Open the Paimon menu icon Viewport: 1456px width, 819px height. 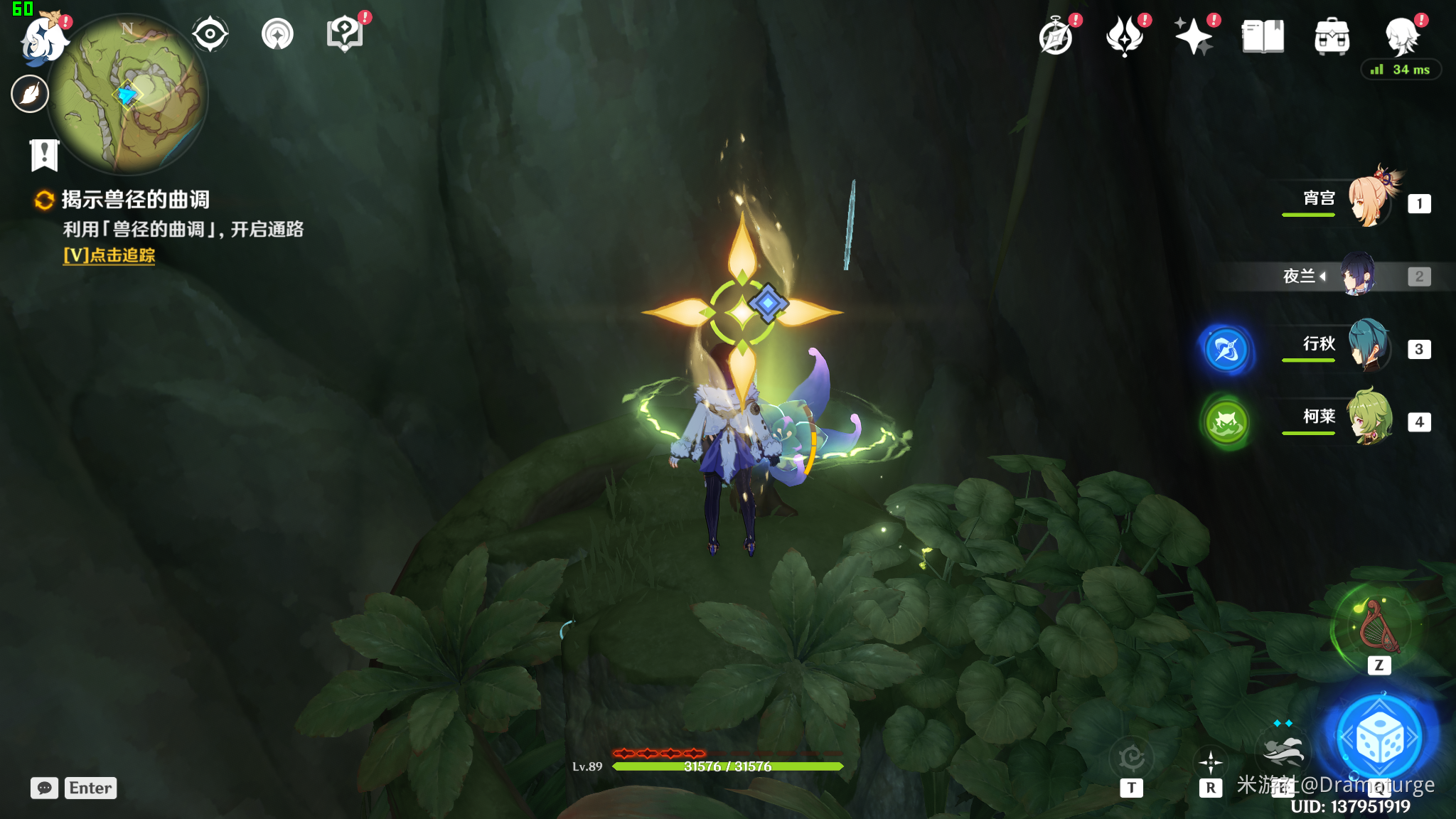(x=43, y=37)
